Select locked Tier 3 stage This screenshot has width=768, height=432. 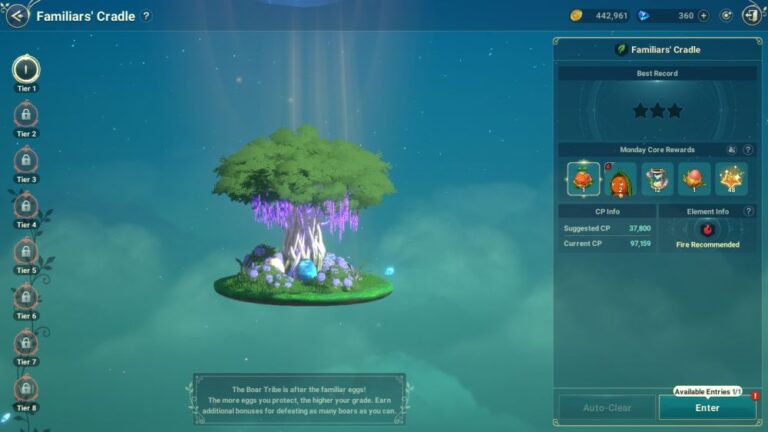[x=26, y=160]
